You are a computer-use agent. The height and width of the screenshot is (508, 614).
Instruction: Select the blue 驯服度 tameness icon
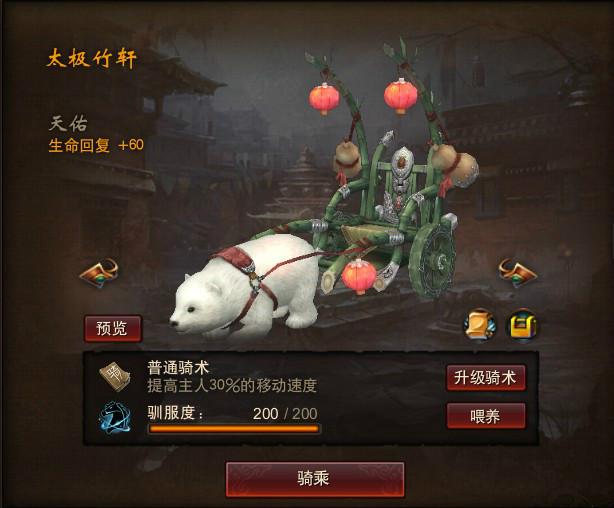coord(115,416)
